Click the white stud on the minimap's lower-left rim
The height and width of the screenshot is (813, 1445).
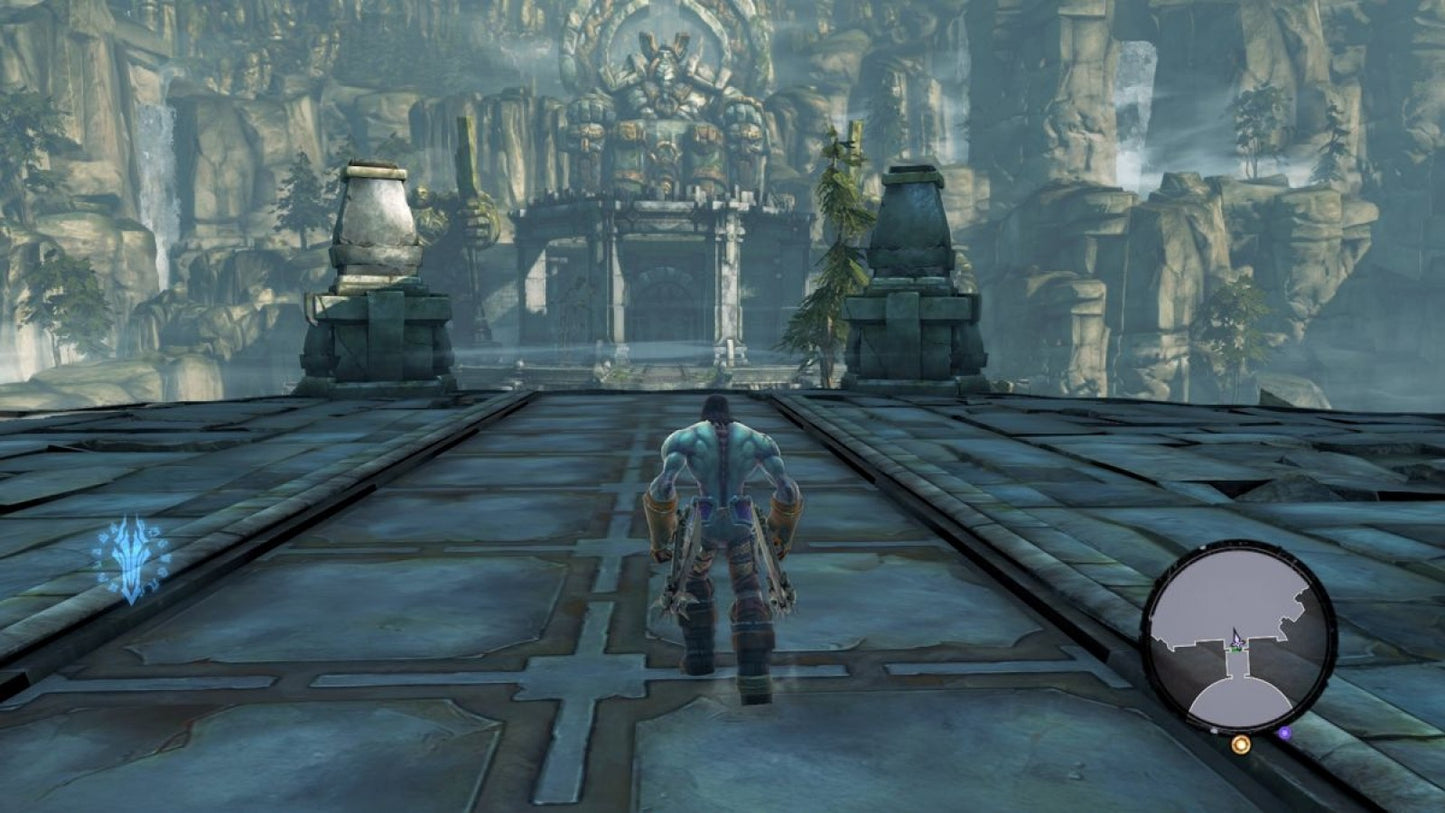click(x=1213, y=730)
